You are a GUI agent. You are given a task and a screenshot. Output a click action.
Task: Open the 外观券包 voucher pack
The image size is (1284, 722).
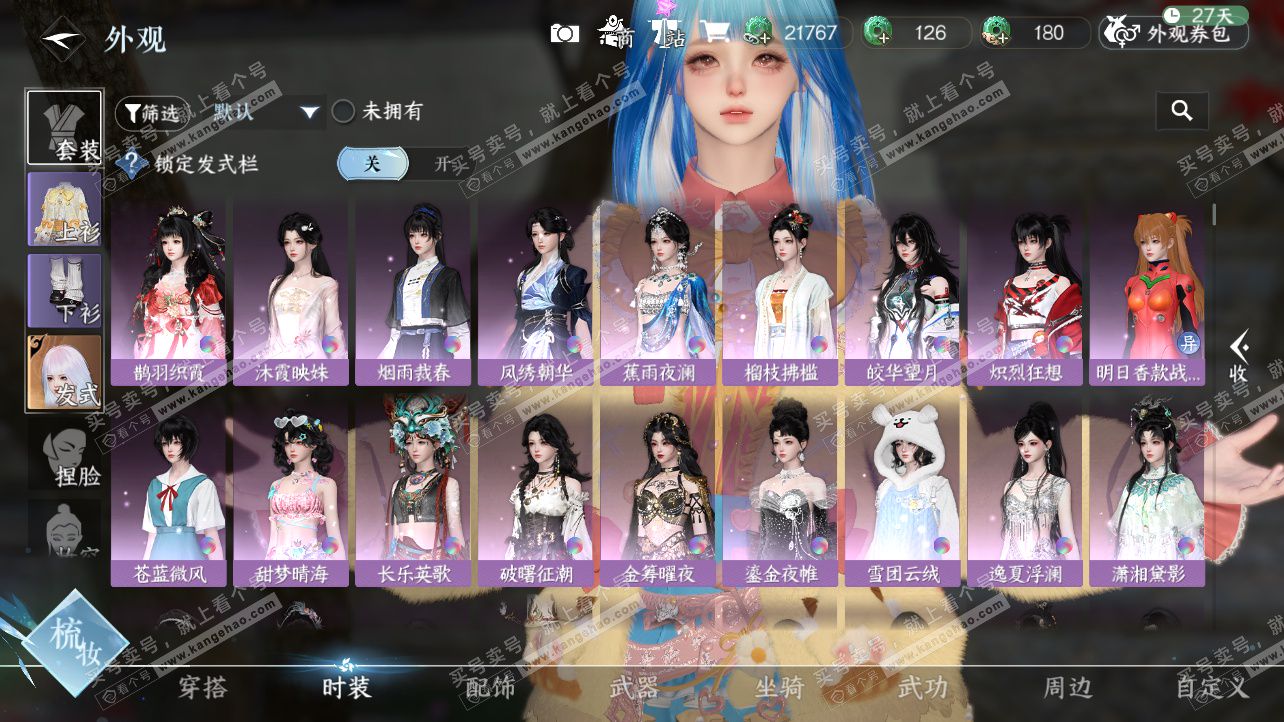pos(1174,33)
